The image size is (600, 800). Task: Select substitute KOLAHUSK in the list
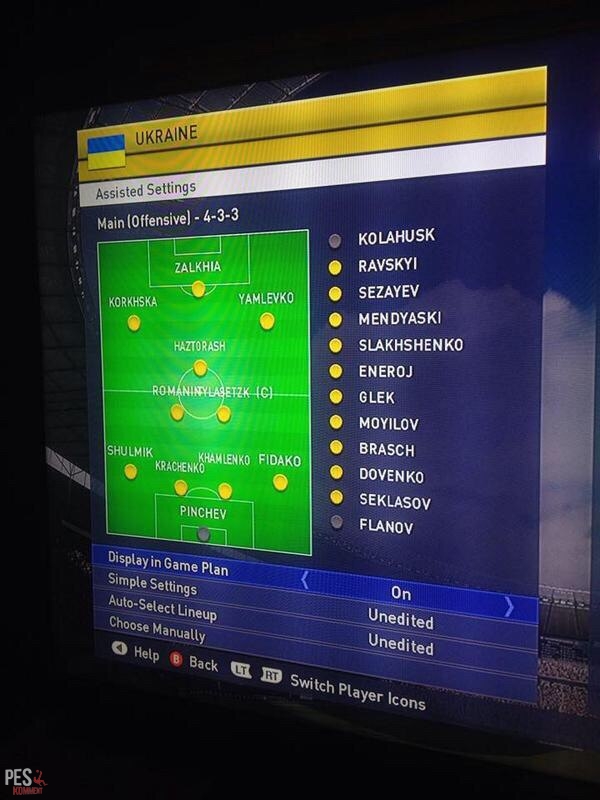396,237
